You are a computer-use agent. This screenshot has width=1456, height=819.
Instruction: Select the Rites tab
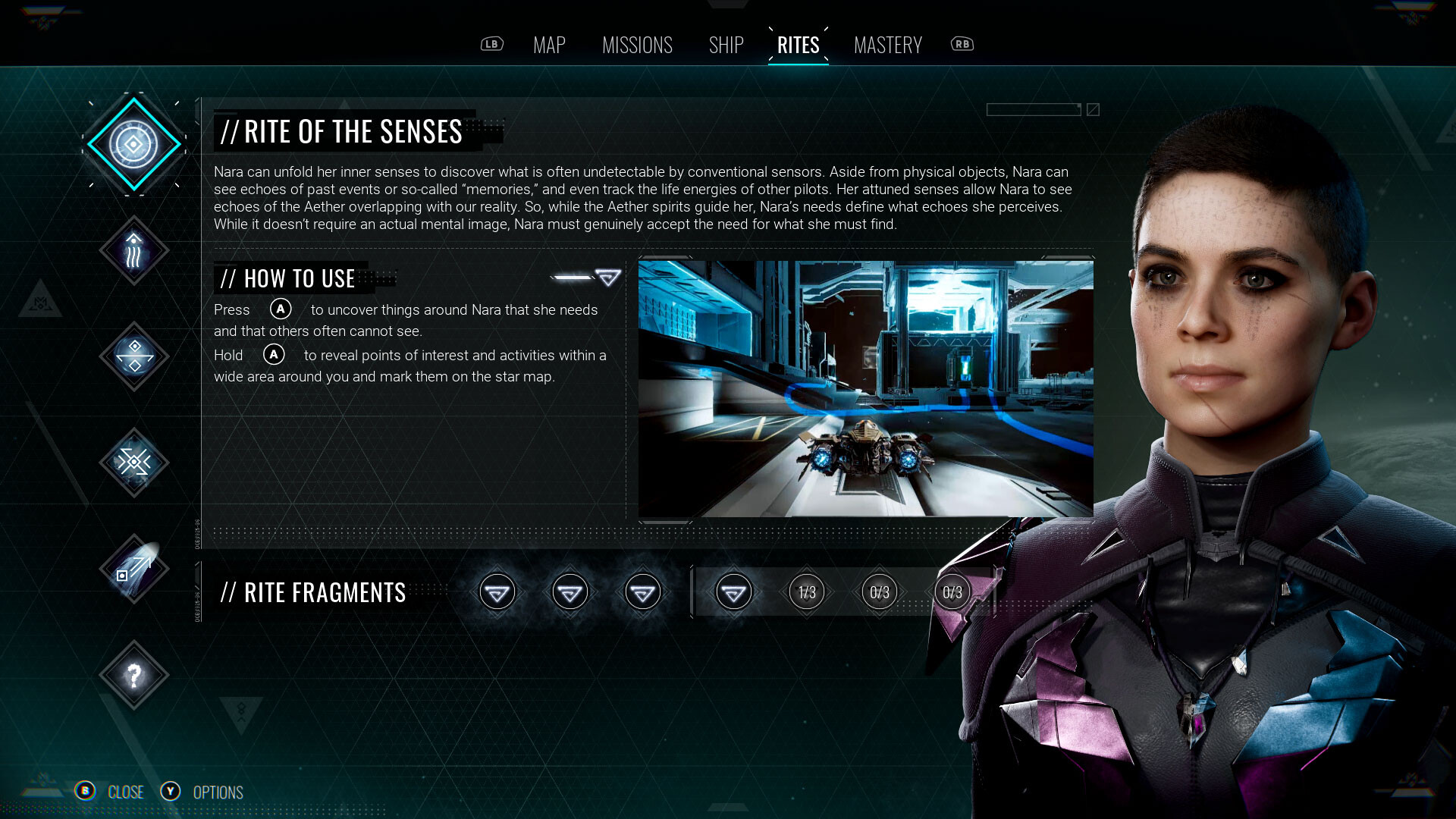798,45
